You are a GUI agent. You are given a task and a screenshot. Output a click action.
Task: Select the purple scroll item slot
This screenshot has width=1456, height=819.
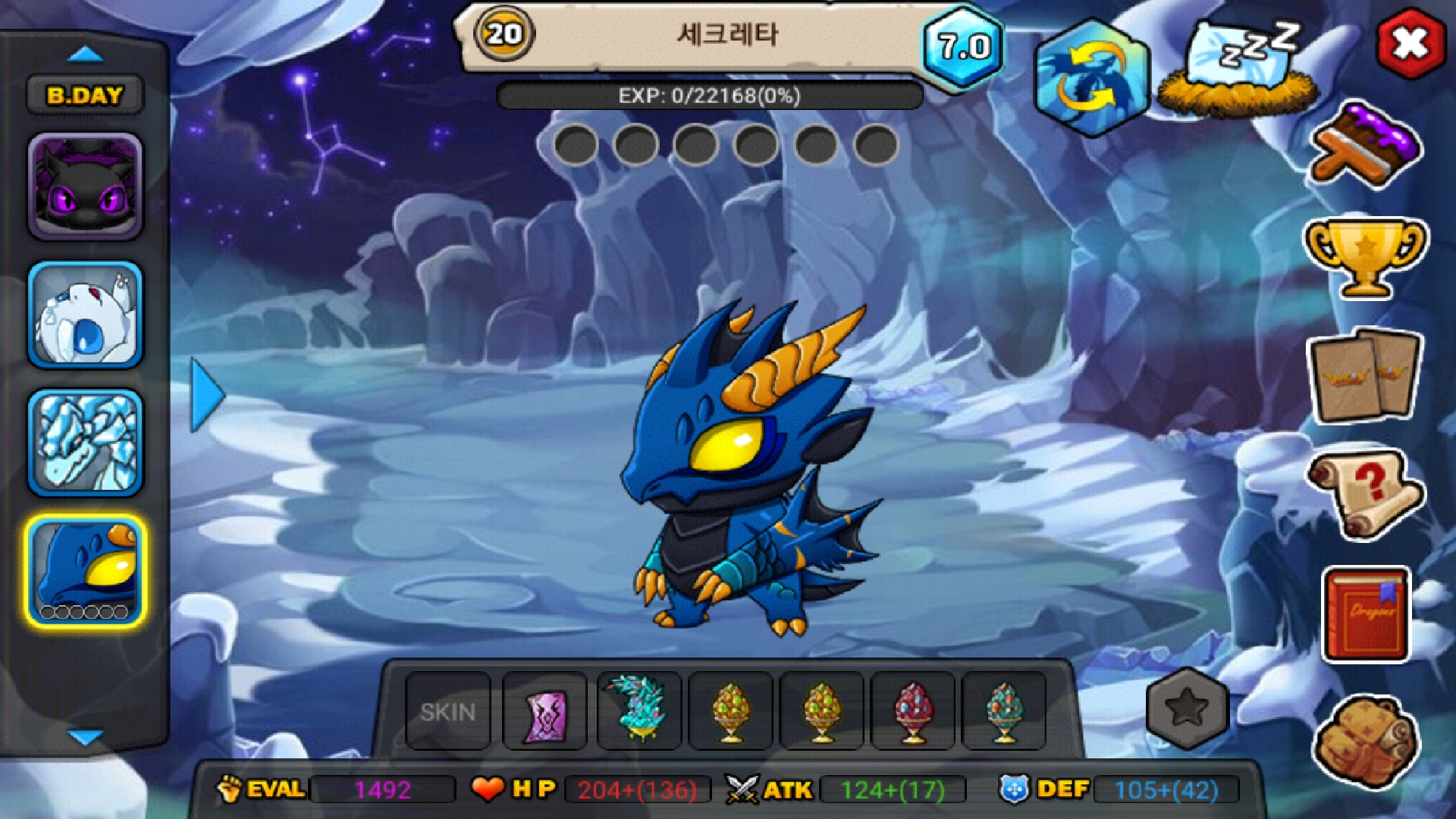pos(544,711)
